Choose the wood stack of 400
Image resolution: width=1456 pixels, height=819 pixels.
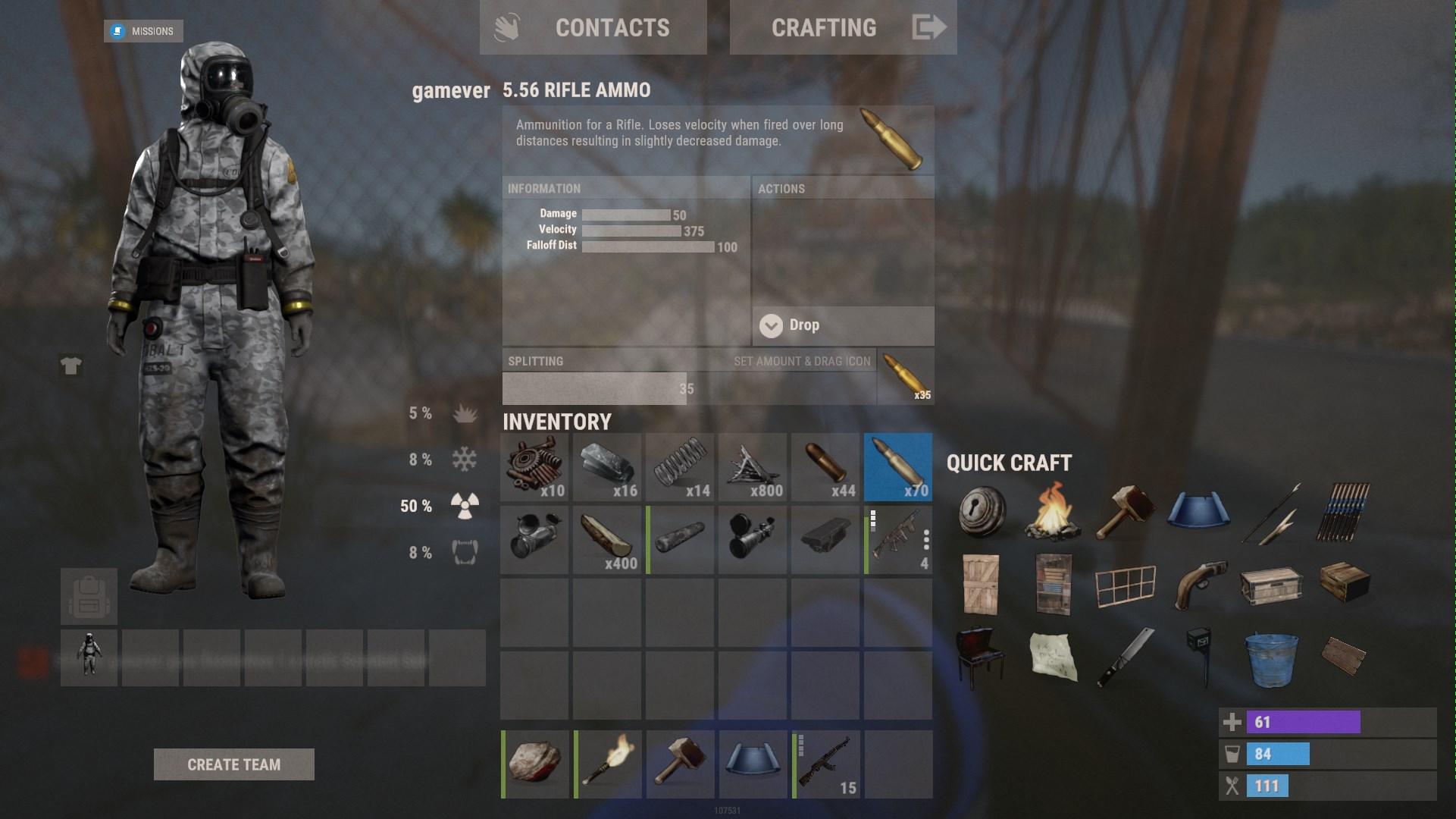(607, 540)
